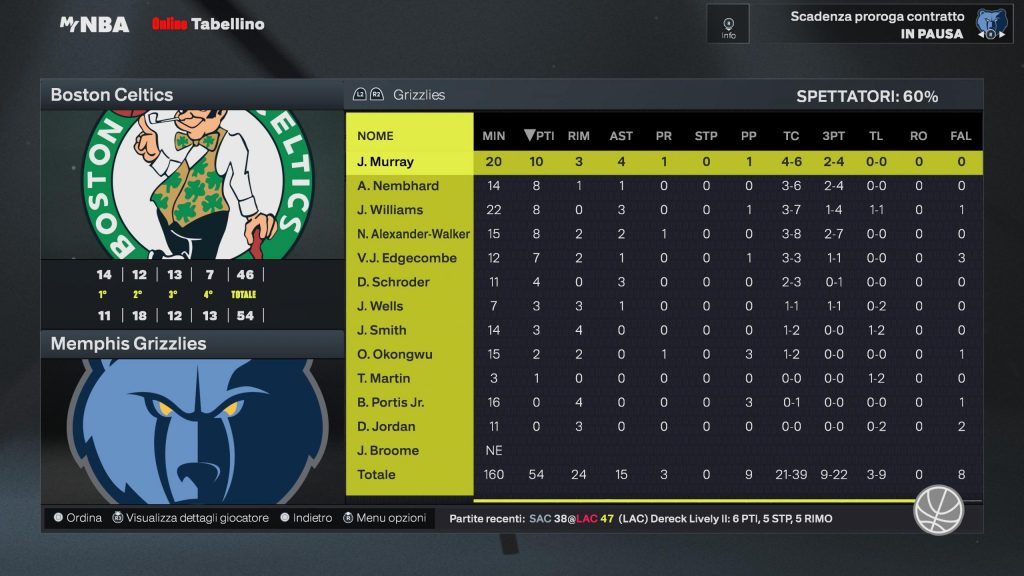Choose the A. Nembhard player row
Screen dimensions: 1024x576
coord(410,186)
